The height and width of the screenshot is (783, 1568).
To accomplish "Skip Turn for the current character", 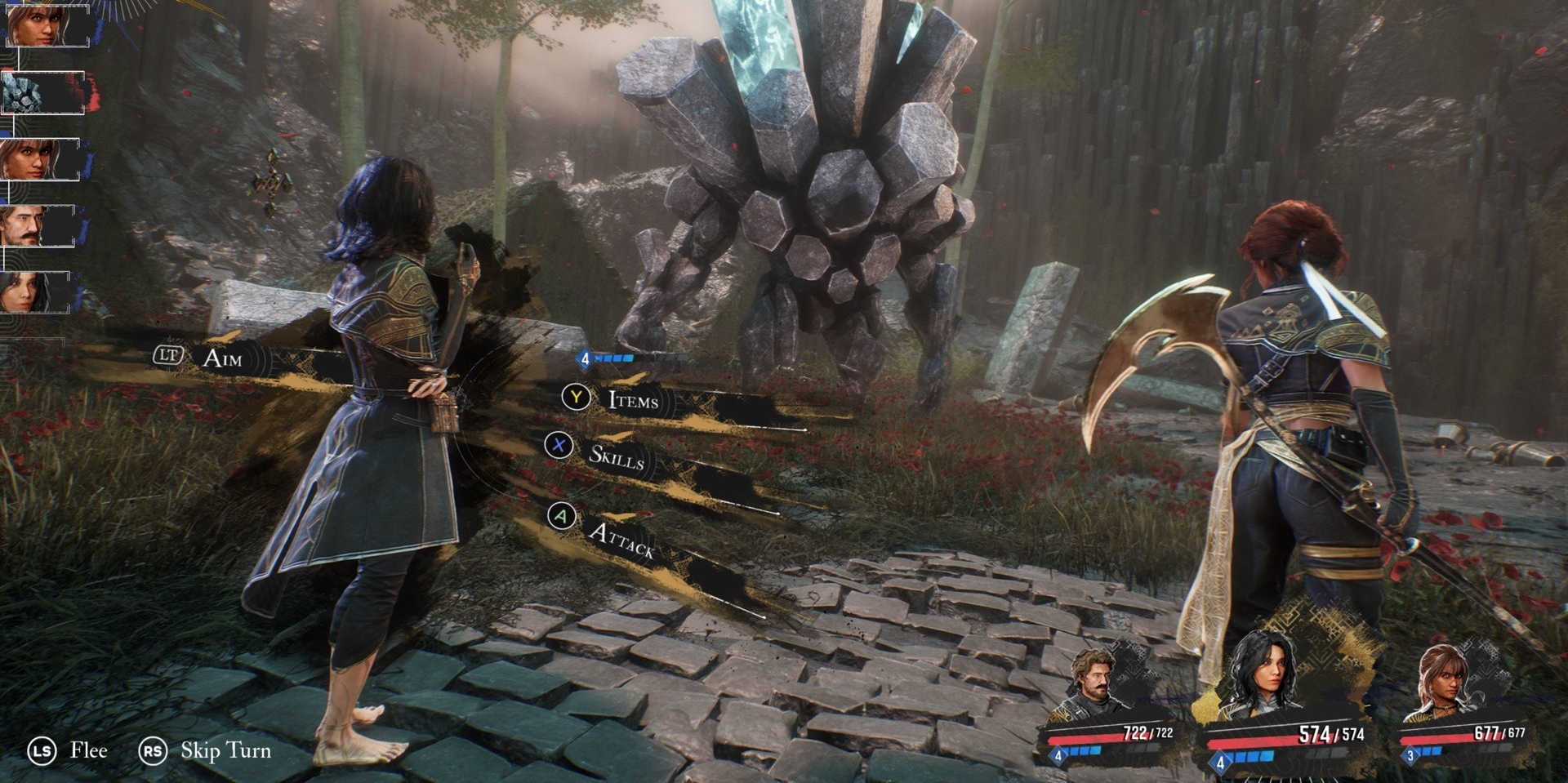I will coord(225,750).
